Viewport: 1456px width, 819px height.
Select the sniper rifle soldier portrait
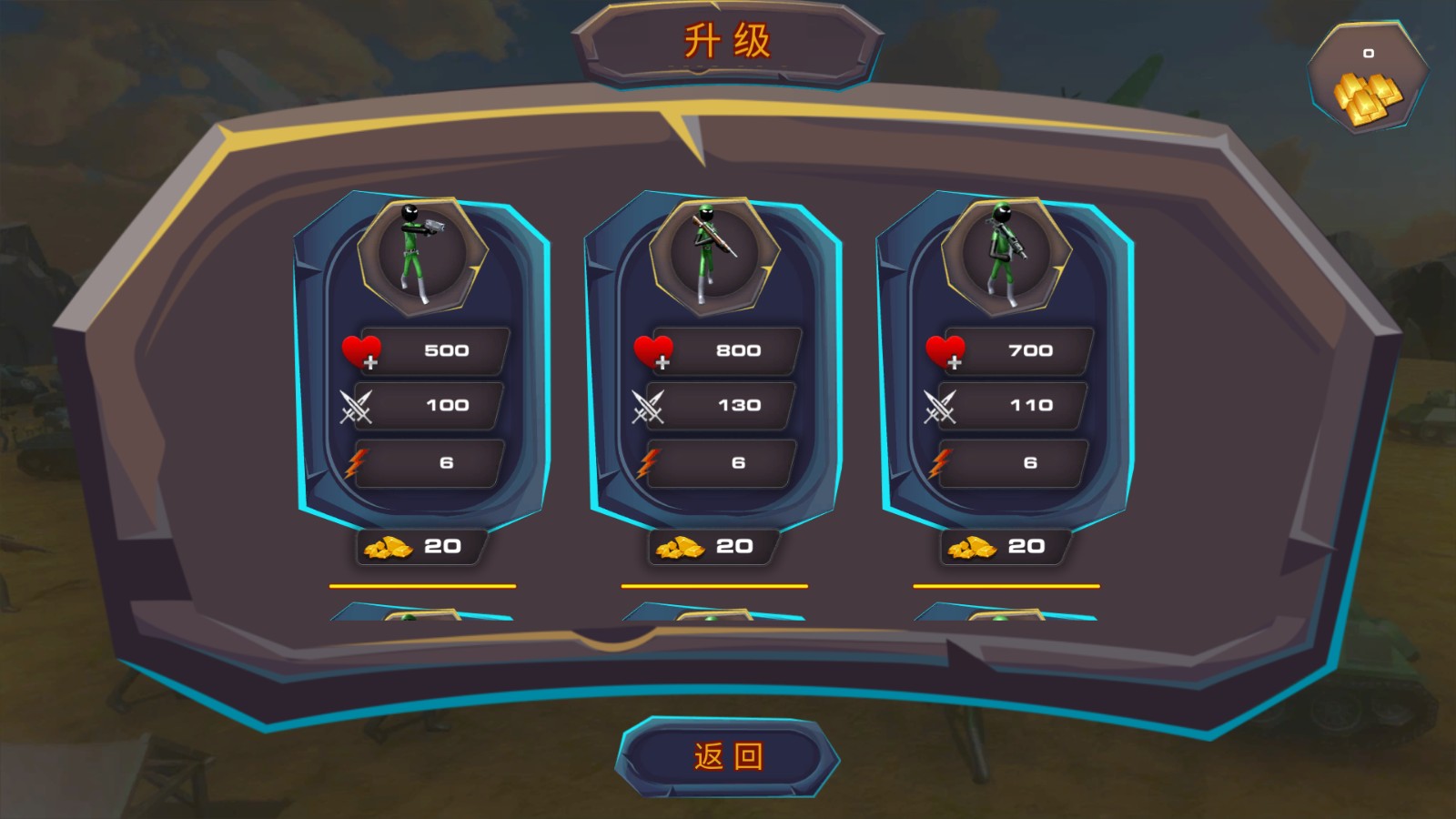coord(713,250)
